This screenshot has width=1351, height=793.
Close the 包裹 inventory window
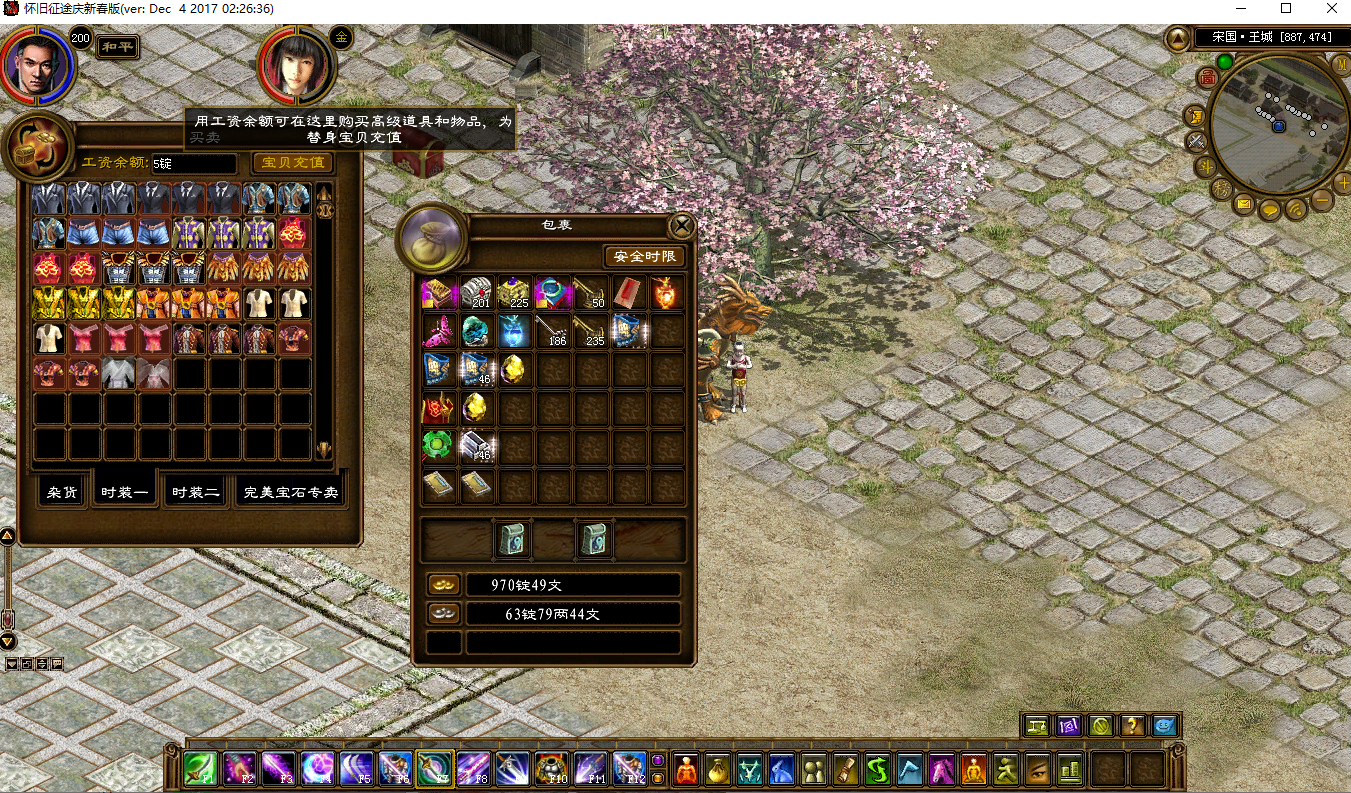[681, 226]
